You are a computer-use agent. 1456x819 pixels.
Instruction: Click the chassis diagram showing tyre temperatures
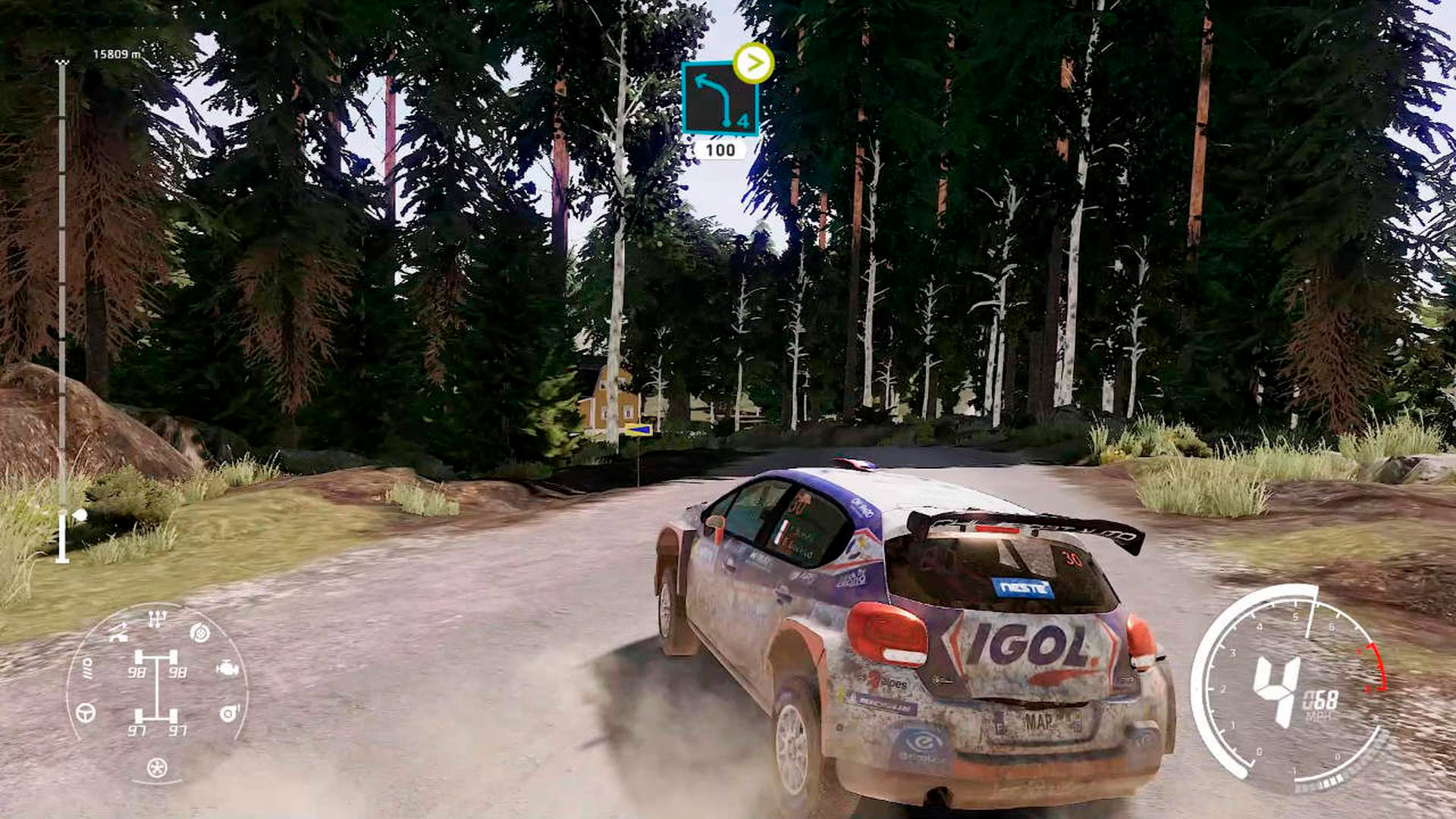tap(158, 691)
